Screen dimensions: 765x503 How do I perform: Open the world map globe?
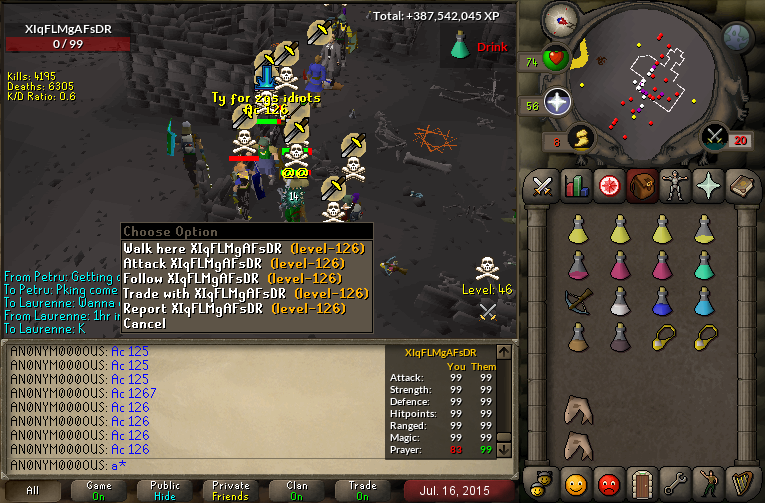737,38
